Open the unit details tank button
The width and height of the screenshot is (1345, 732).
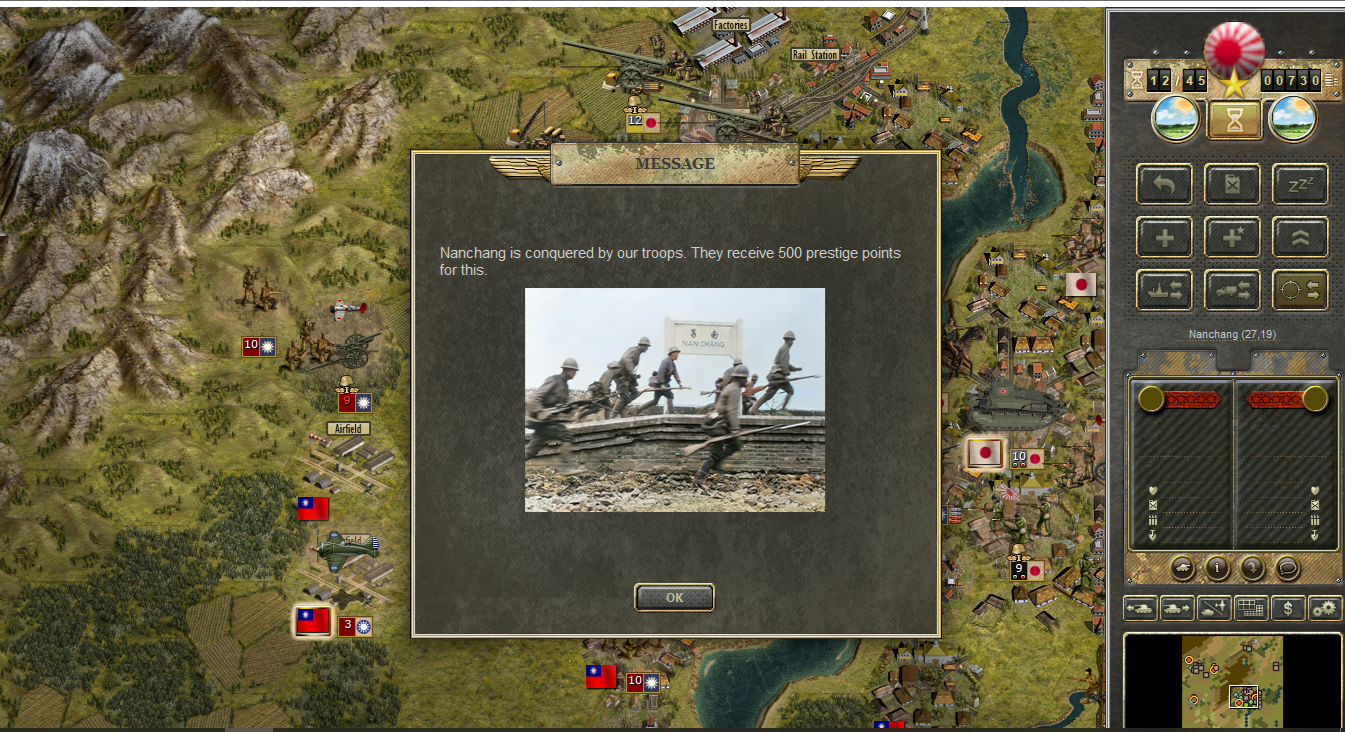click(x=1182, y=568)
